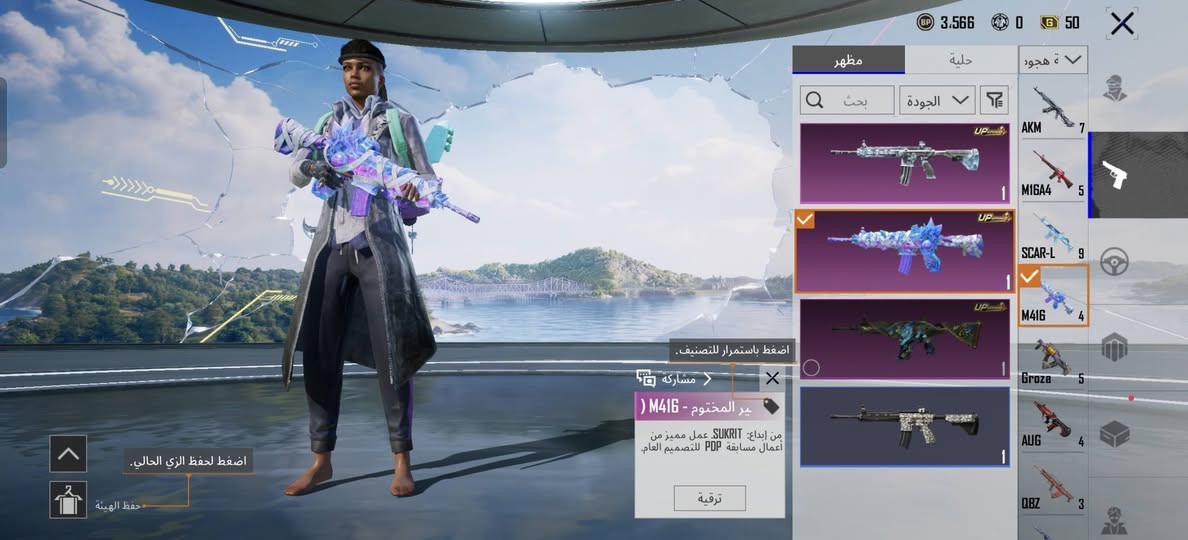Switch to the مظهر skins tab

click(849, 60)
